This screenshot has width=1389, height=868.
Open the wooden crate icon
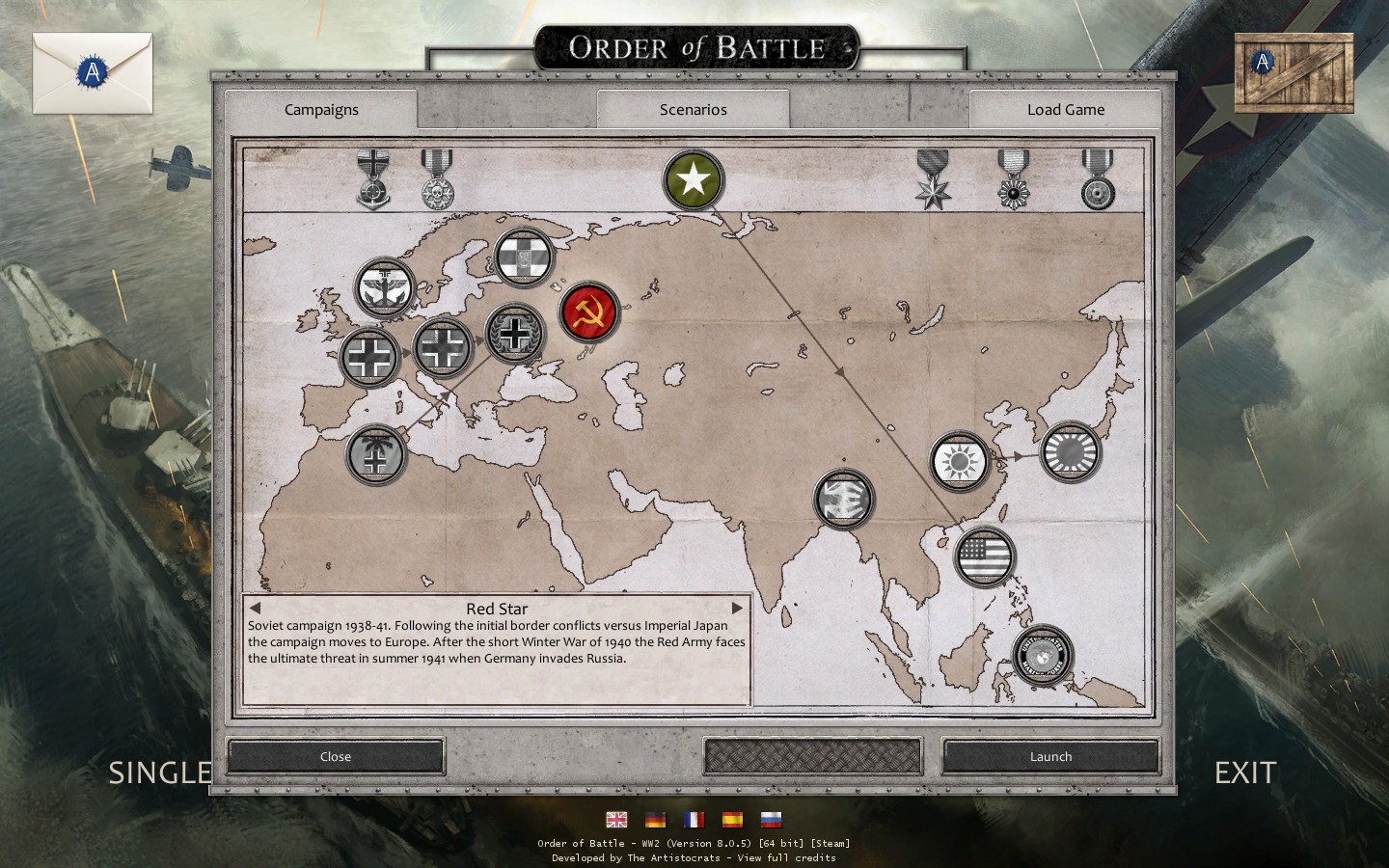[x=1294, y=72]
